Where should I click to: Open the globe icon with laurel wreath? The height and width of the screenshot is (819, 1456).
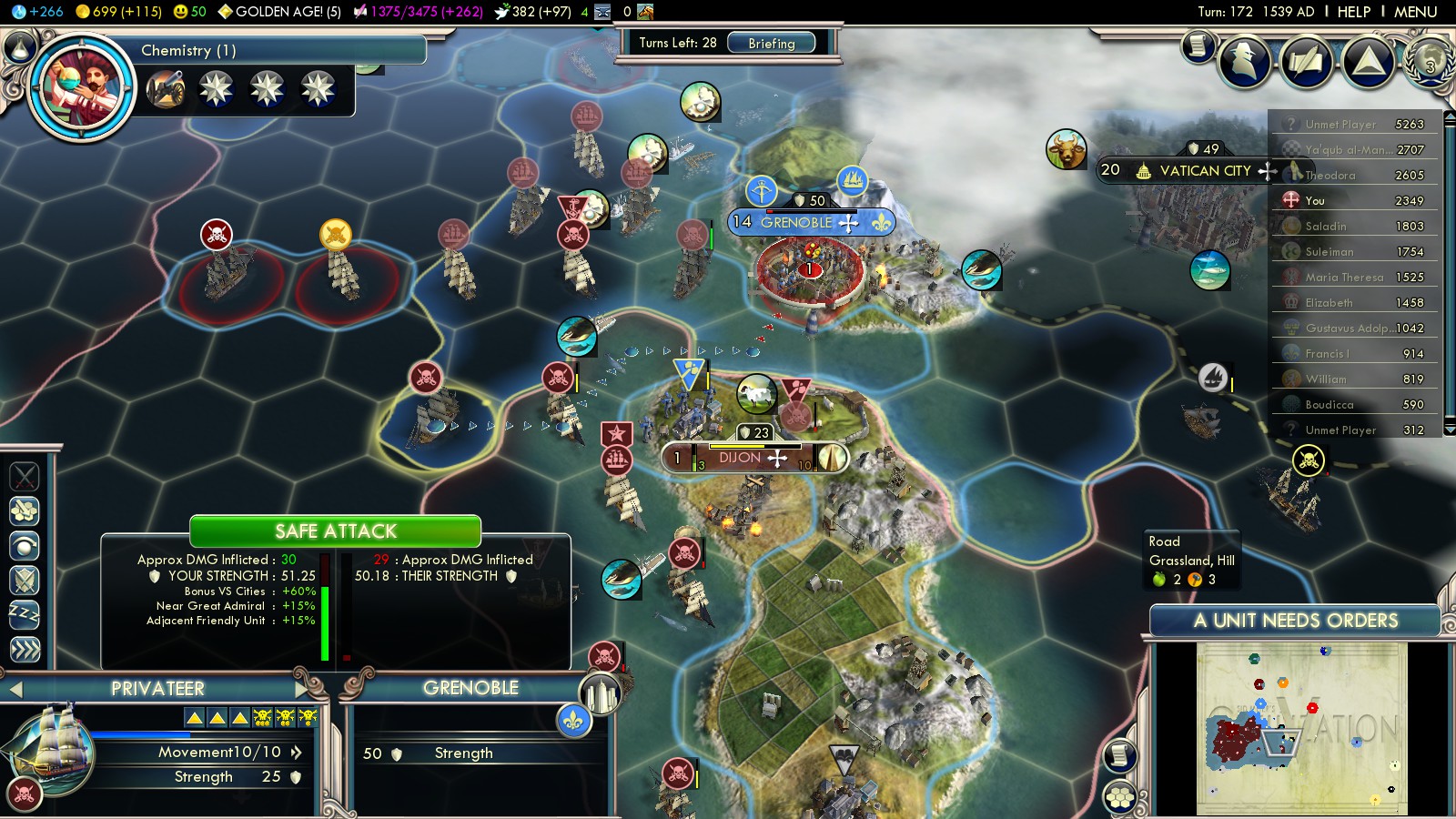tap(1430, 60)
